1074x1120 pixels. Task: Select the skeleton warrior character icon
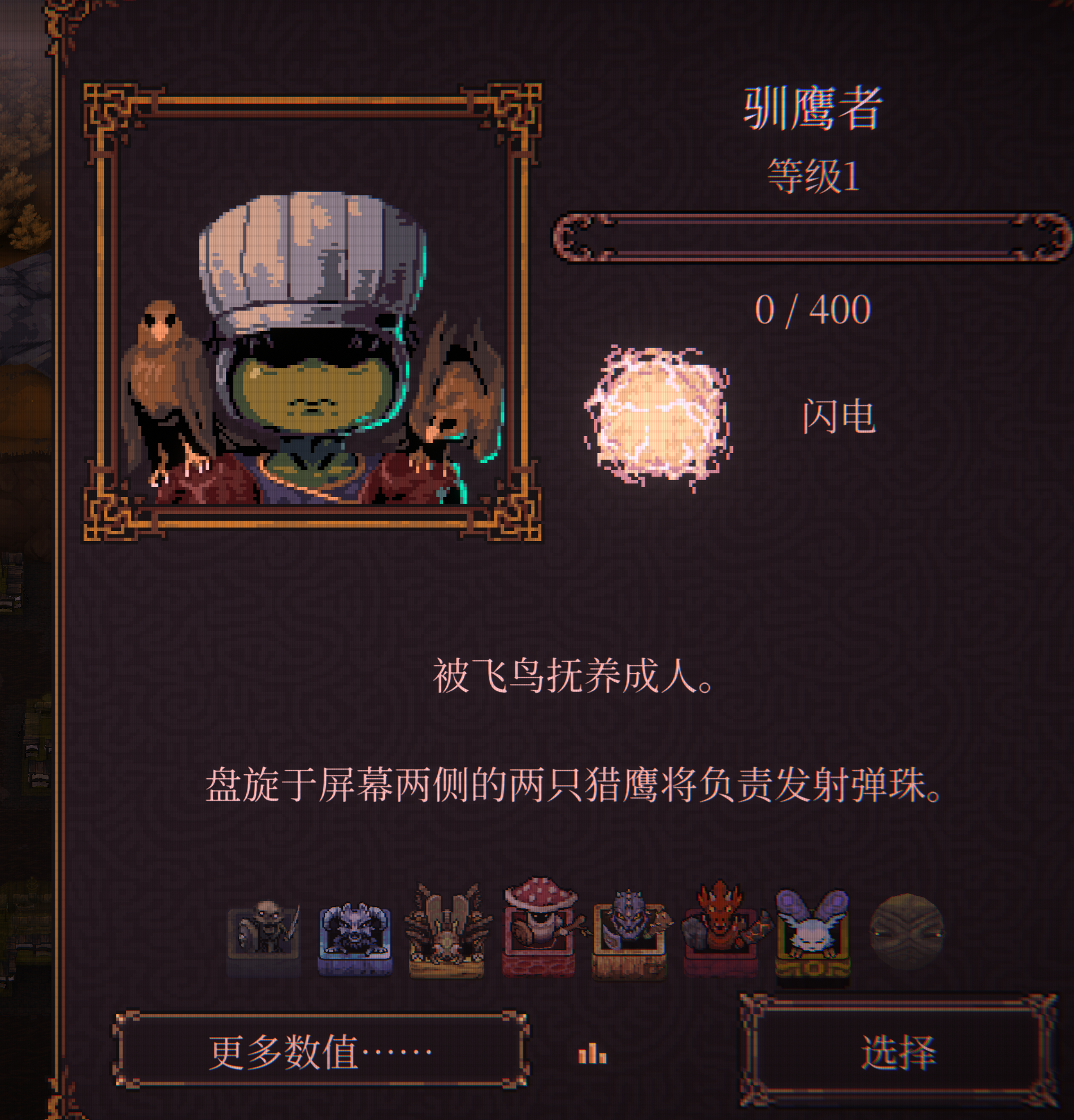click(266, 927)
